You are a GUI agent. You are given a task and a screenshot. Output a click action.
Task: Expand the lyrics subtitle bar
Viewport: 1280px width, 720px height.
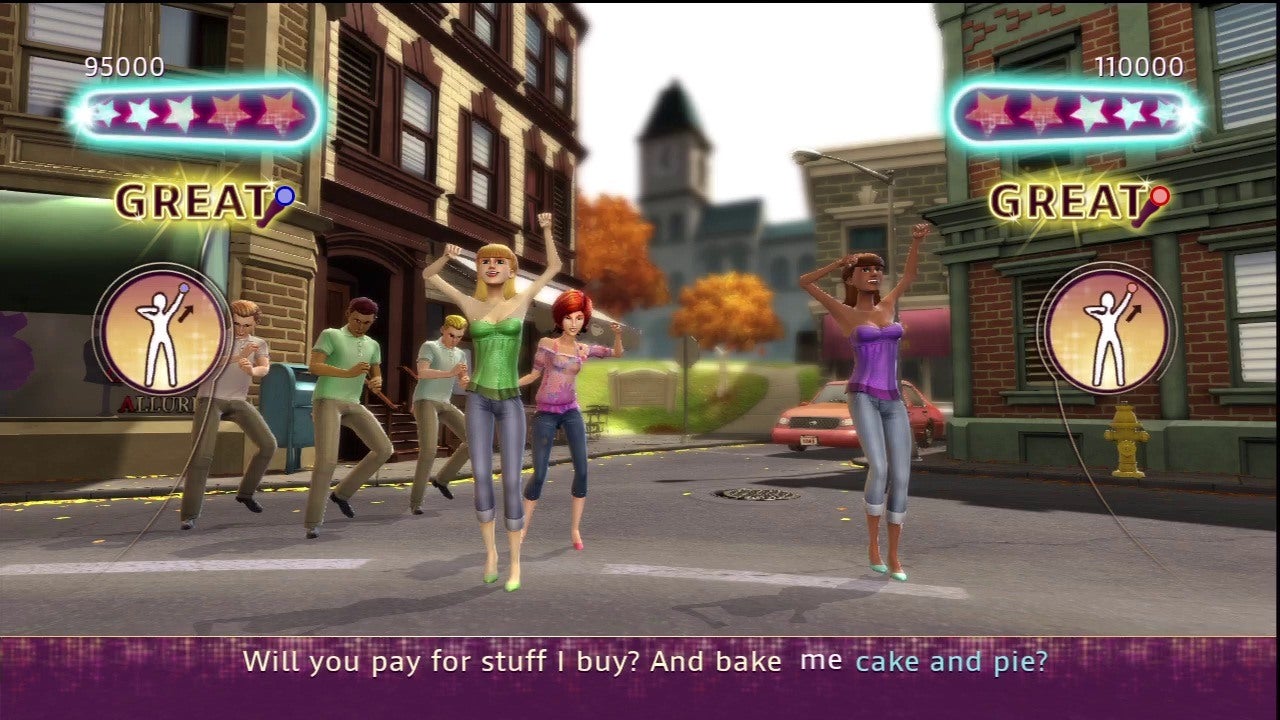pos(640,660)
